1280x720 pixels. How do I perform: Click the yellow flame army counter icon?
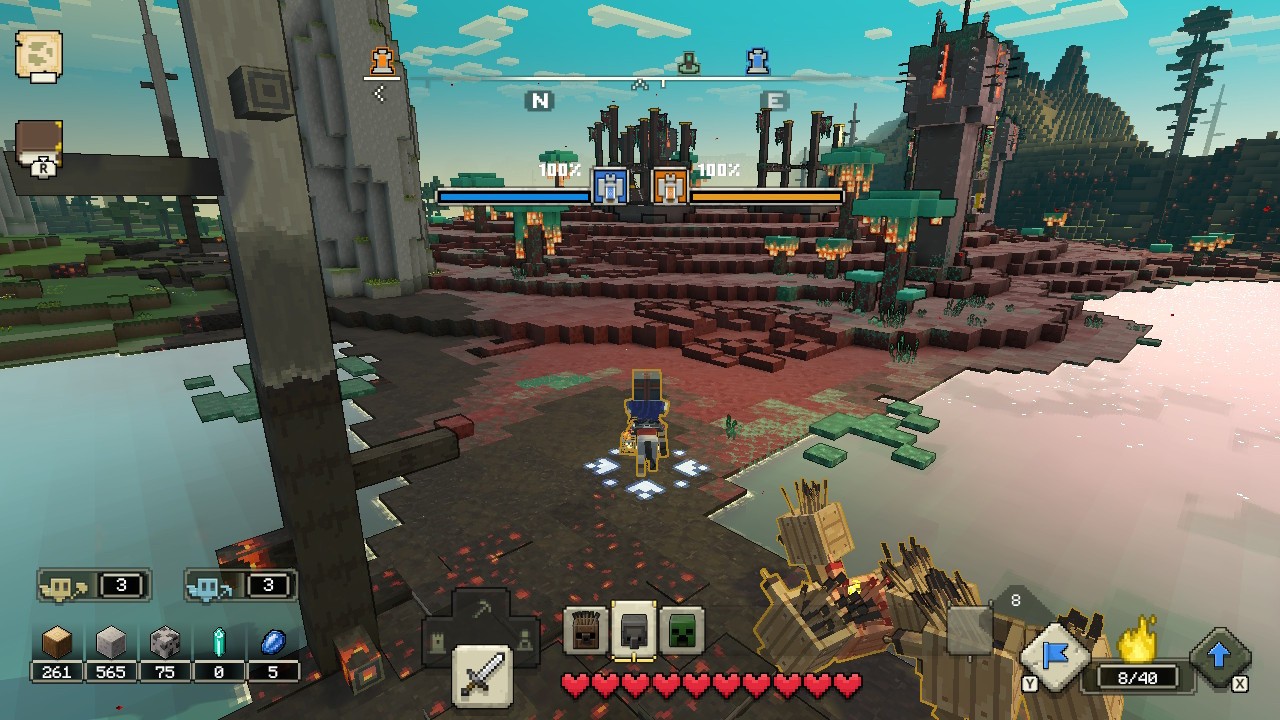(1136, 641)
